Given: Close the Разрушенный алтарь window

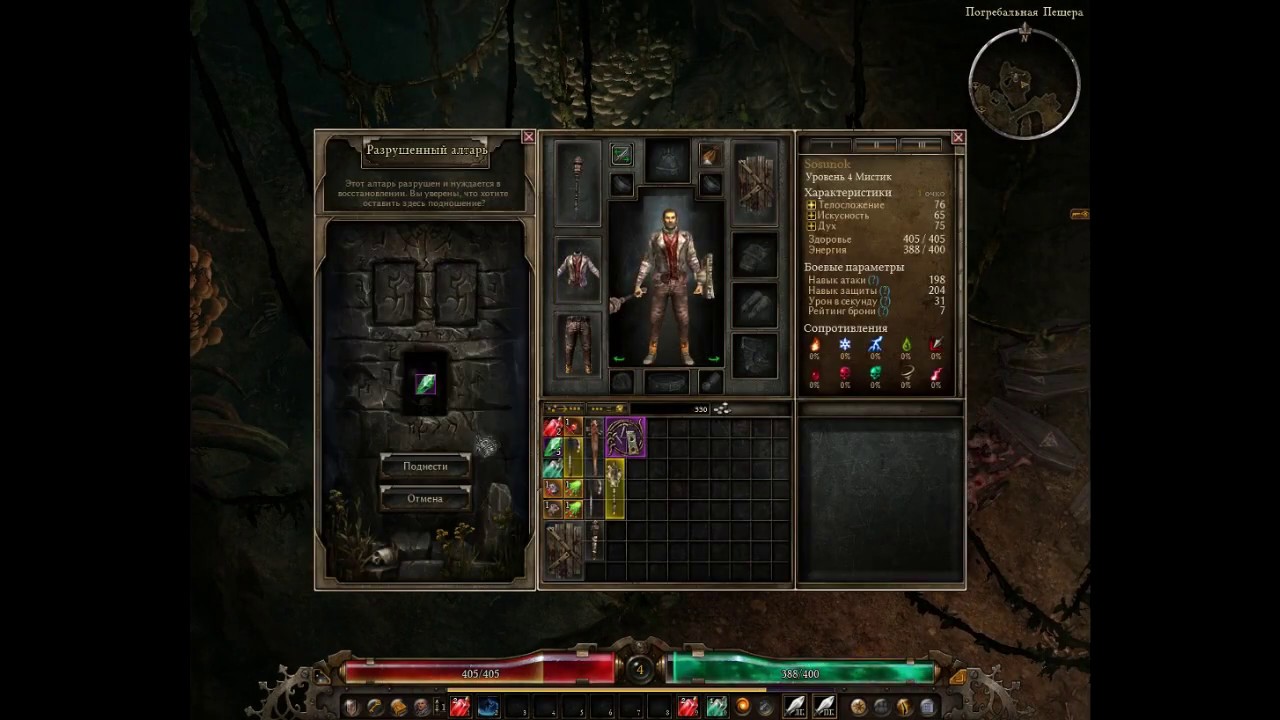Looking at the screenshot, I should [528, 137].
